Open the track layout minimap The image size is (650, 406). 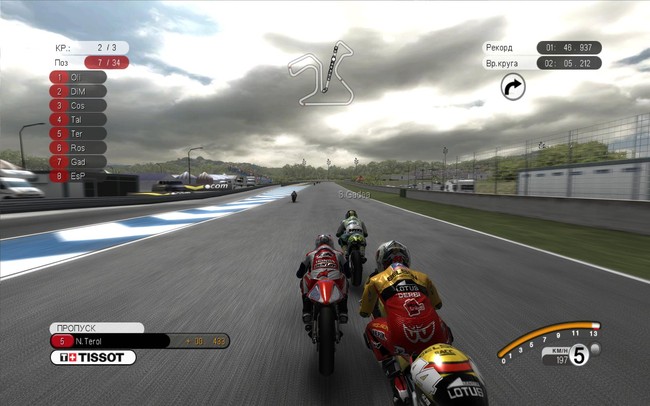pyautogui.click(x=320, y=72)
